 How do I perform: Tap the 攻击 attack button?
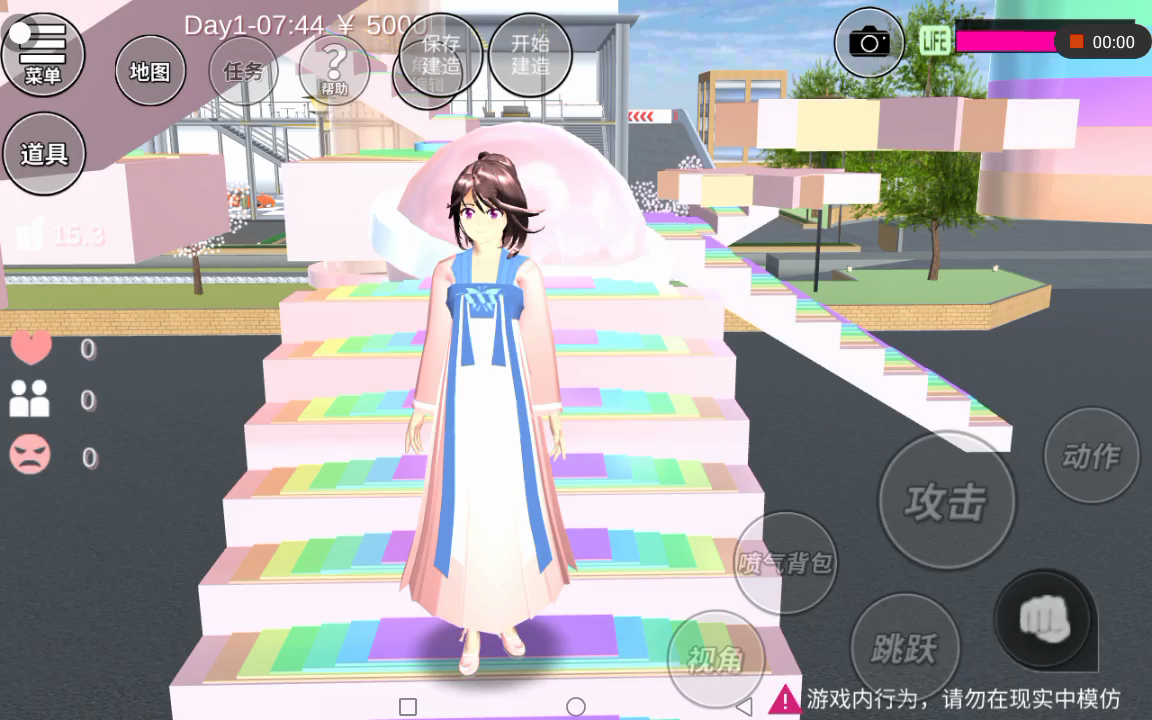946,500
